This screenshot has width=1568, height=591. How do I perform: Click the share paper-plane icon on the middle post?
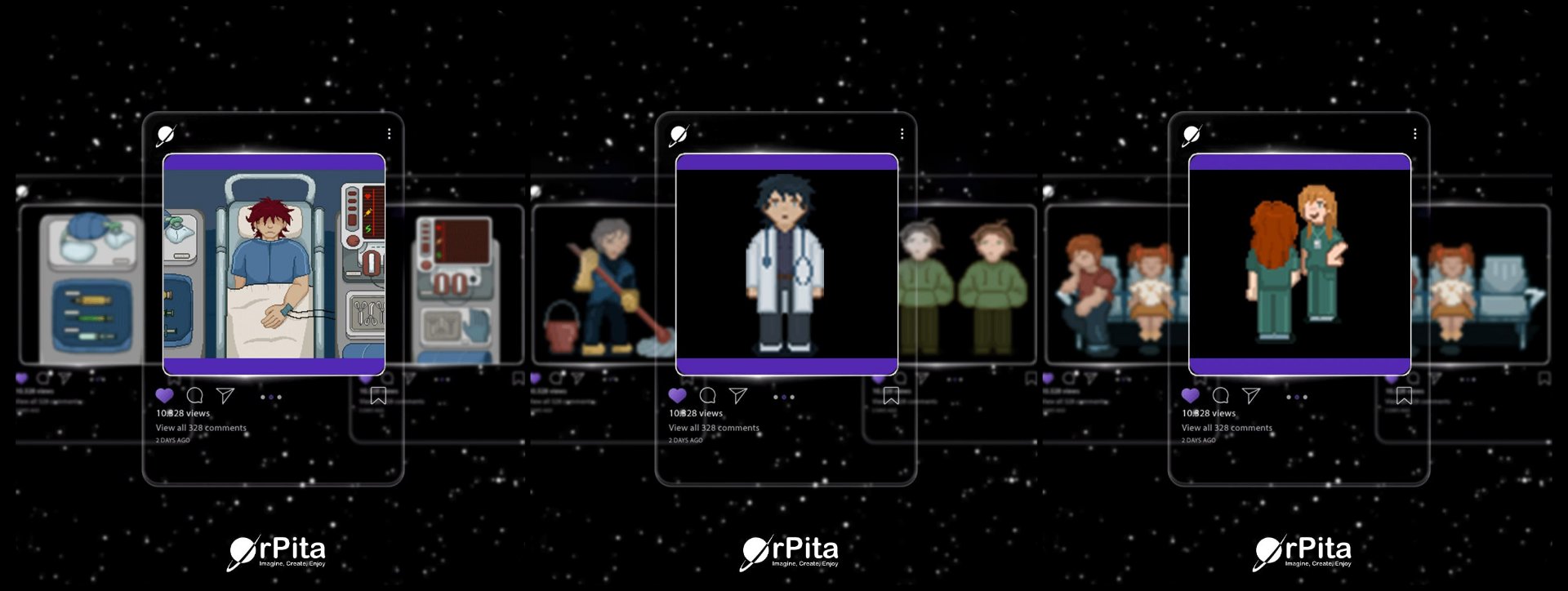[737, 395]
